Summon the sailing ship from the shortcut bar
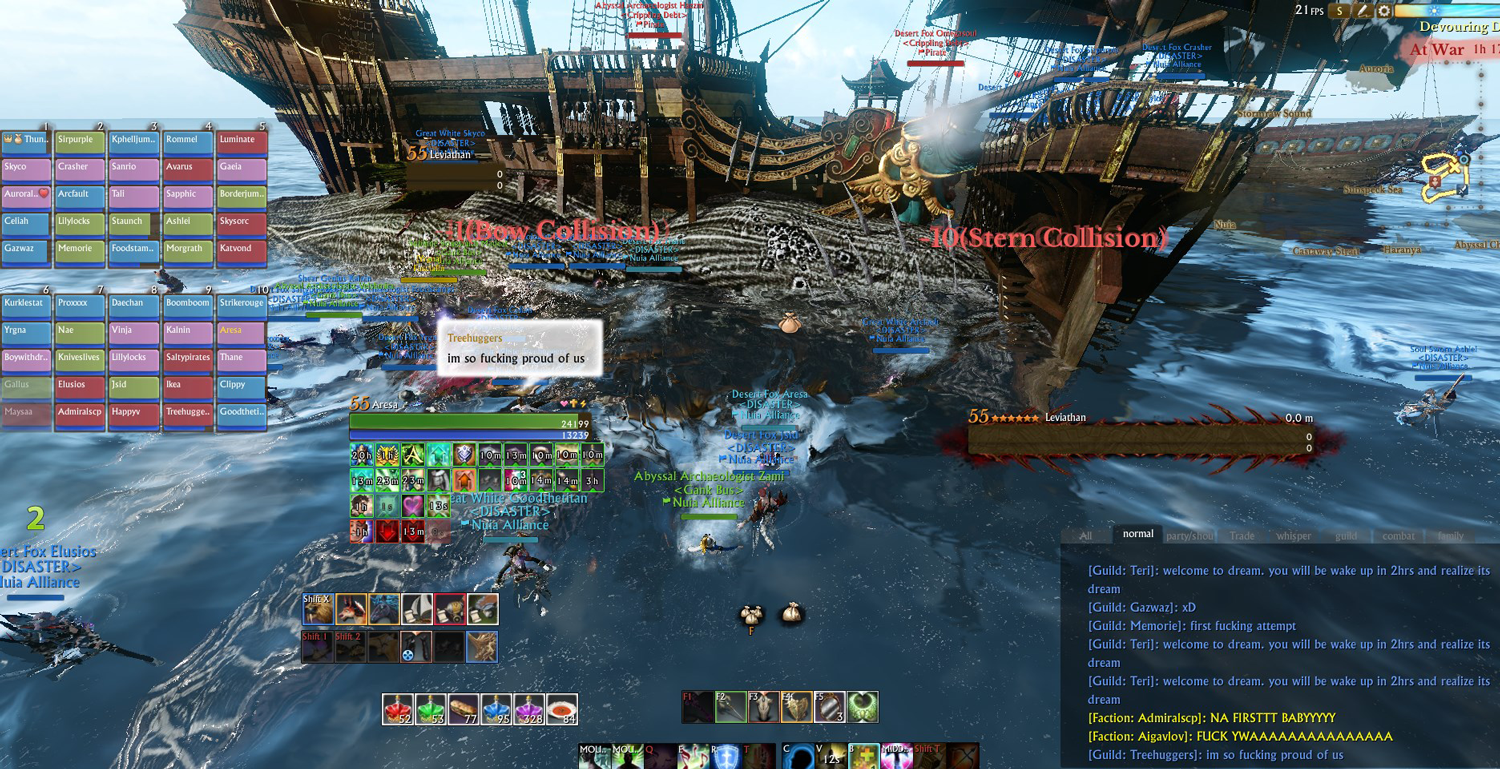Screen dimensions: 1500x769 click(x=416, y=609)
